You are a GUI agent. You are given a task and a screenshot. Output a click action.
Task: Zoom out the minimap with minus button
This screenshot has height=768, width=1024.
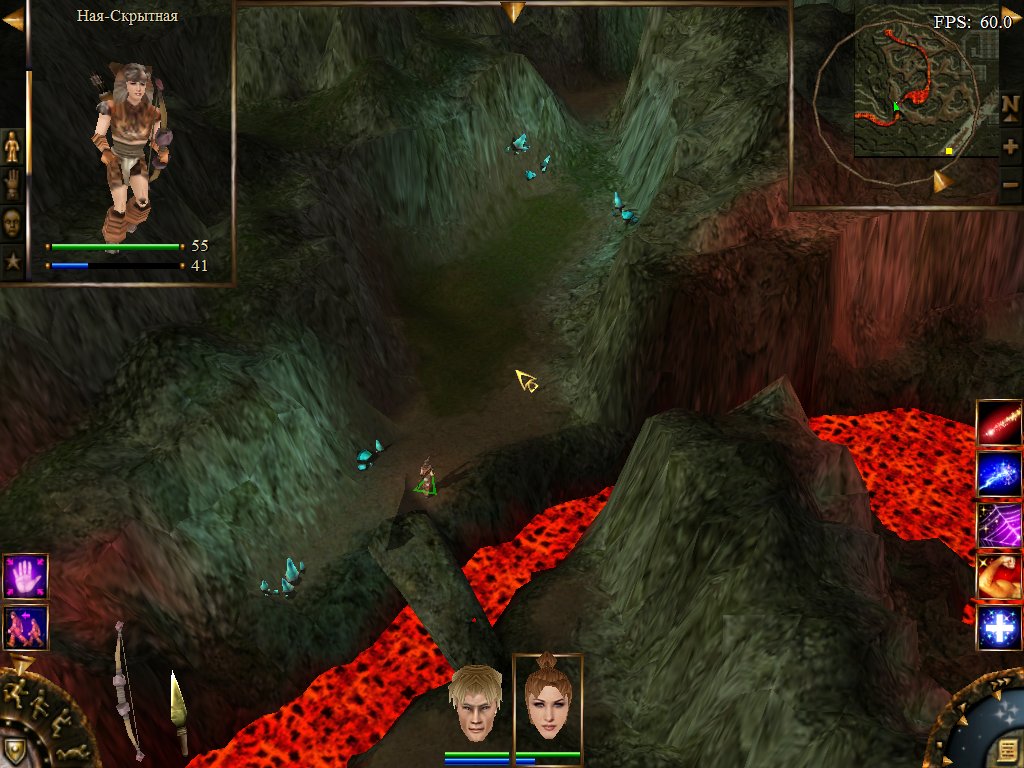(1010, 185)
